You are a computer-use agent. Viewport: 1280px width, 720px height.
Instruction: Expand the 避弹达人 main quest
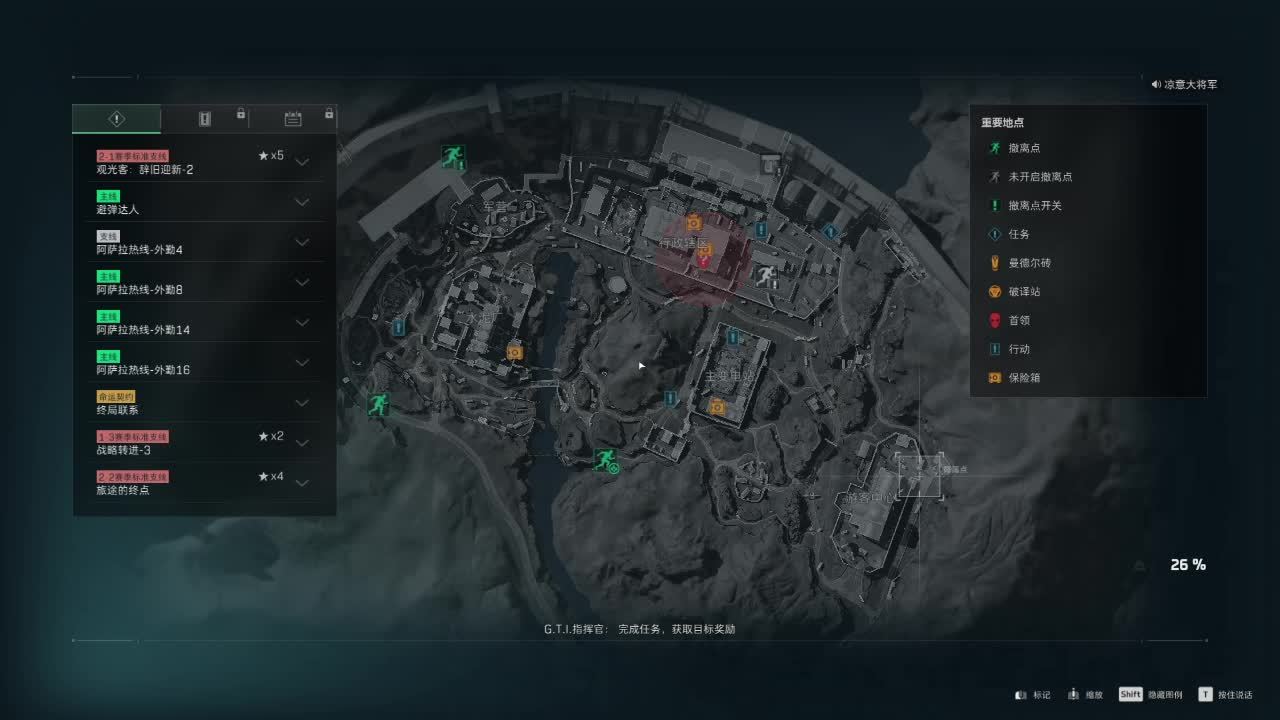tap(301, 202)
